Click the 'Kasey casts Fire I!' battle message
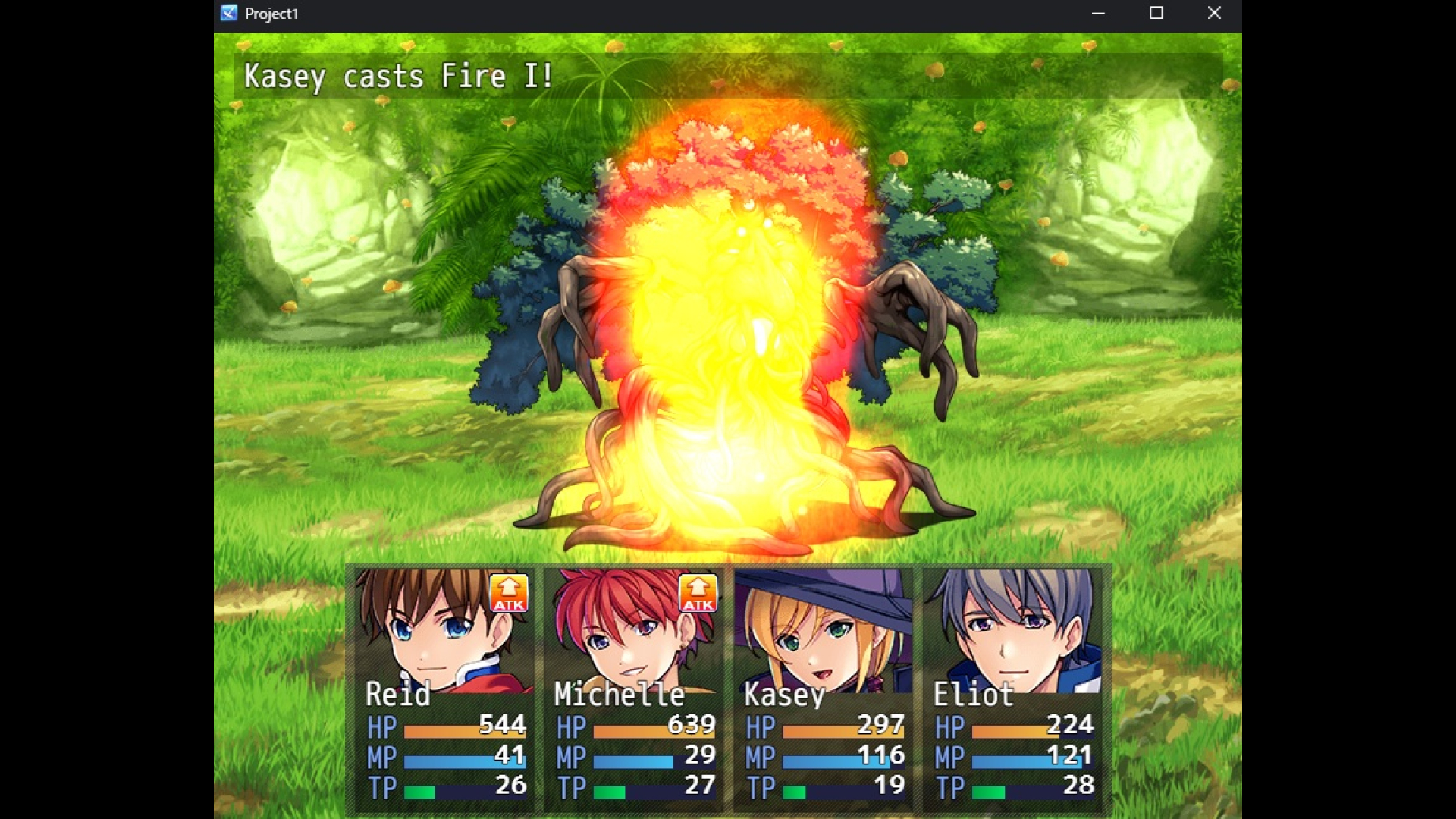This screenshot has width=1456, height=819. coord(397,75)
